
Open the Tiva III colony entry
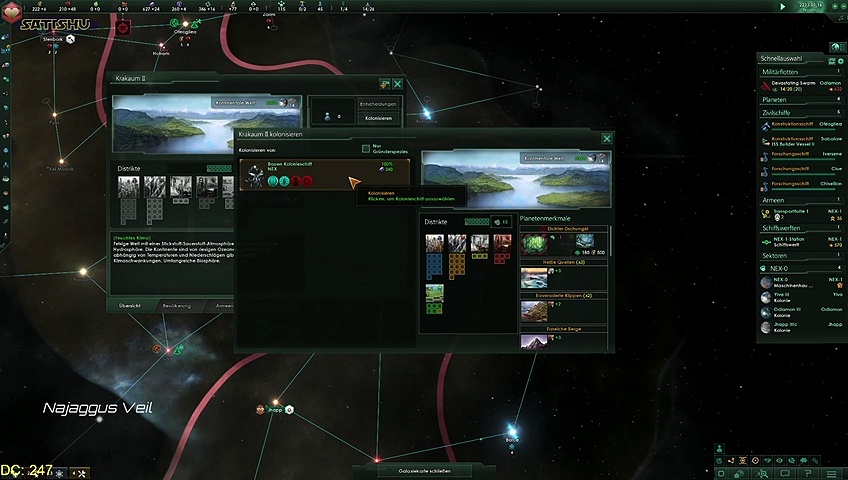point(800,296)
